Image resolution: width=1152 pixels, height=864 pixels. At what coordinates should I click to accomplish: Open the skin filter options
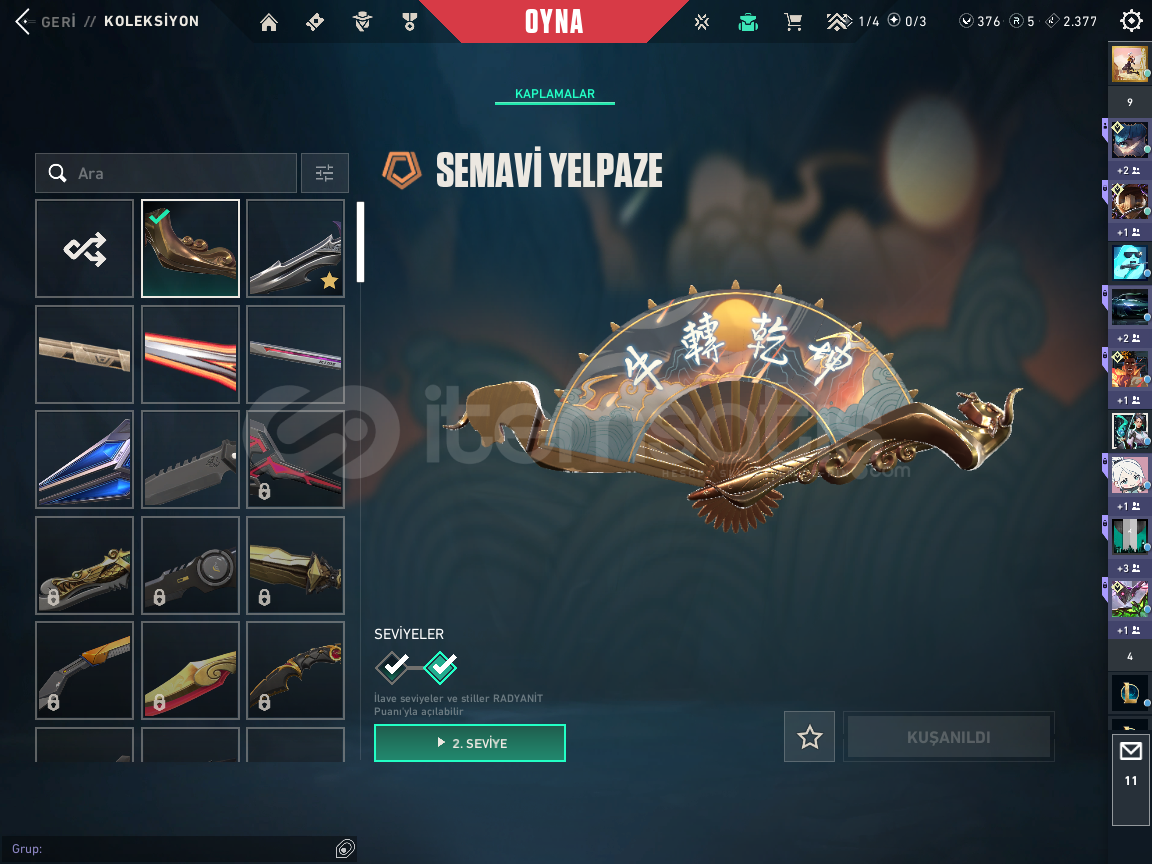point(325,173)
